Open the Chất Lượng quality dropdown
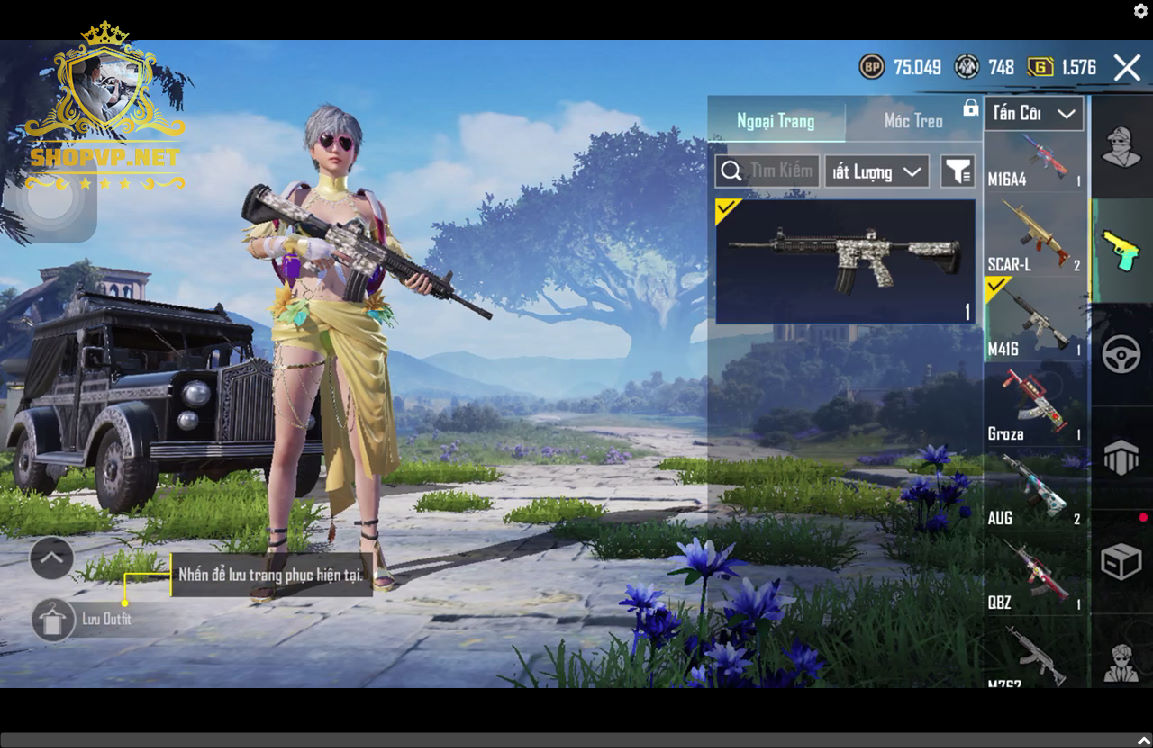Screen dimensions: 1153x748 pos(877,172)
